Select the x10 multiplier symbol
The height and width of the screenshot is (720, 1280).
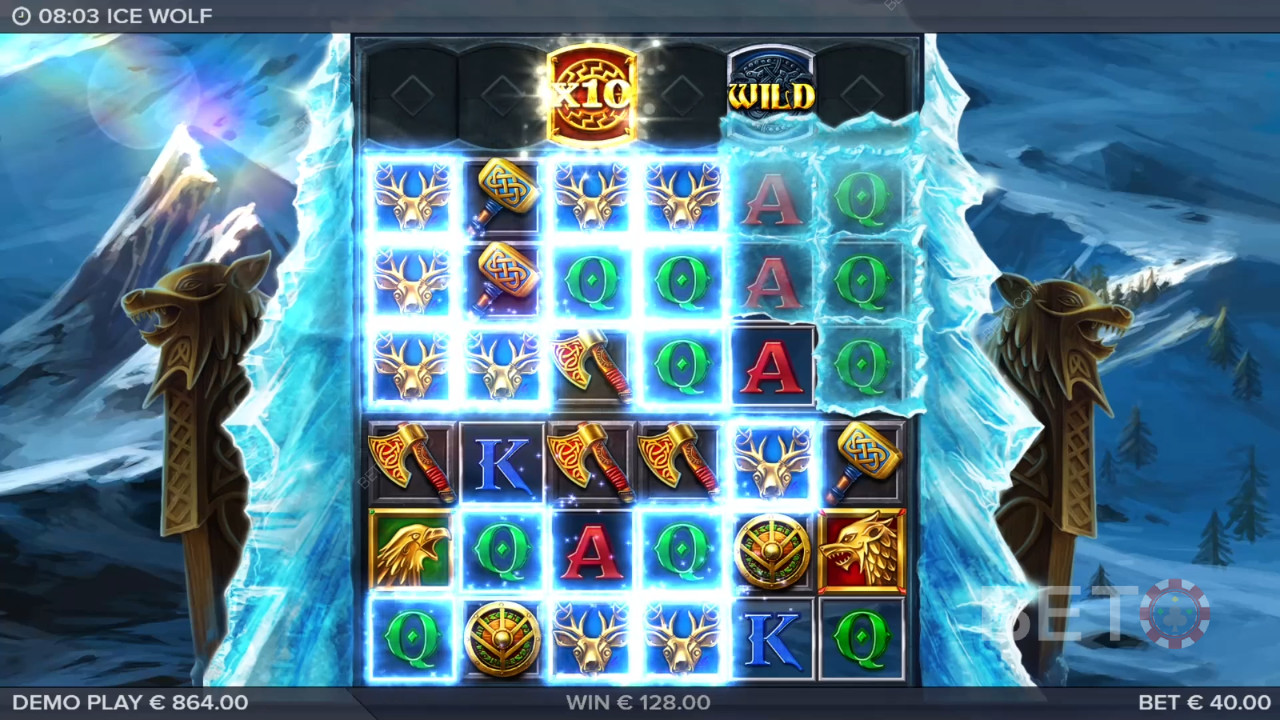592,92
